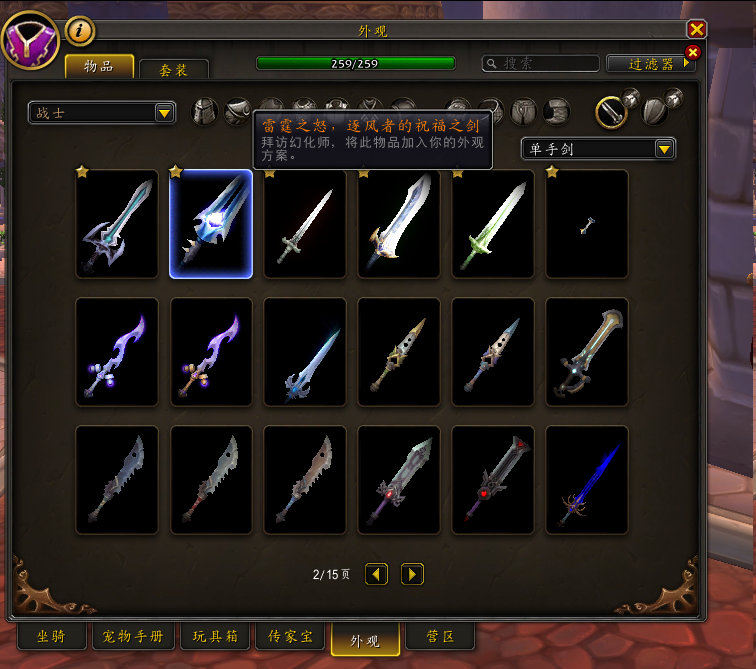
Task: Switch to the 套装 tab
Action: pos(174,69)
